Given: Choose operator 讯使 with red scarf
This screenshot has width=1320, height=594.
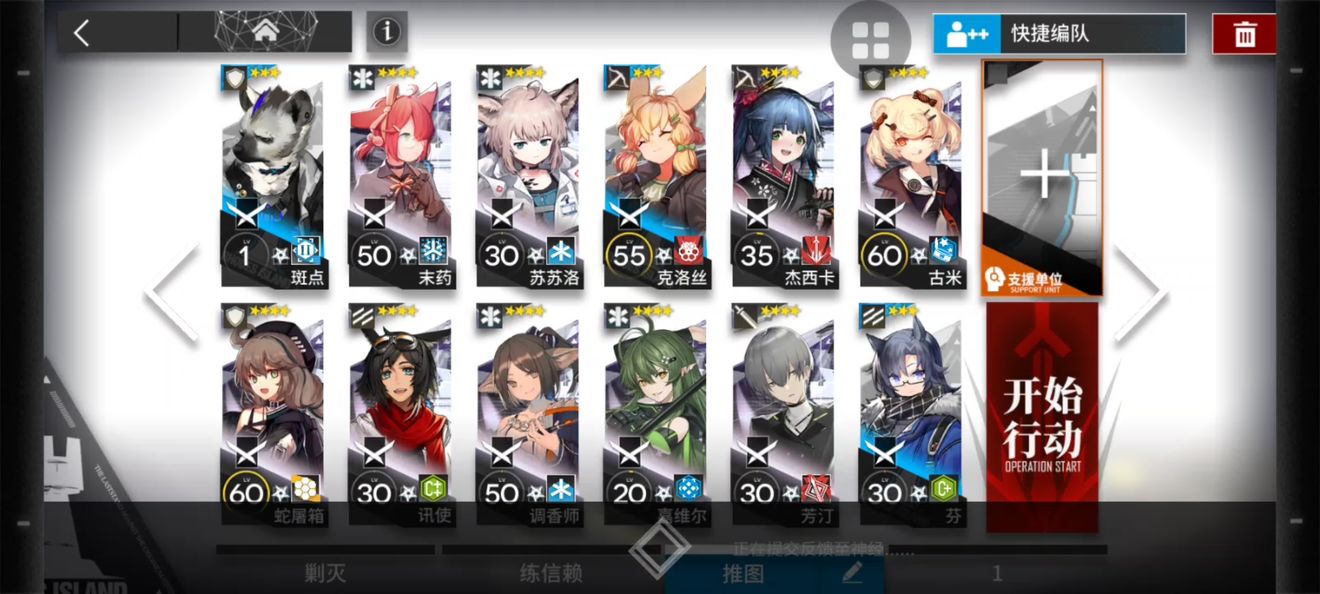Looking at the screenshot, I should point(400,417).
